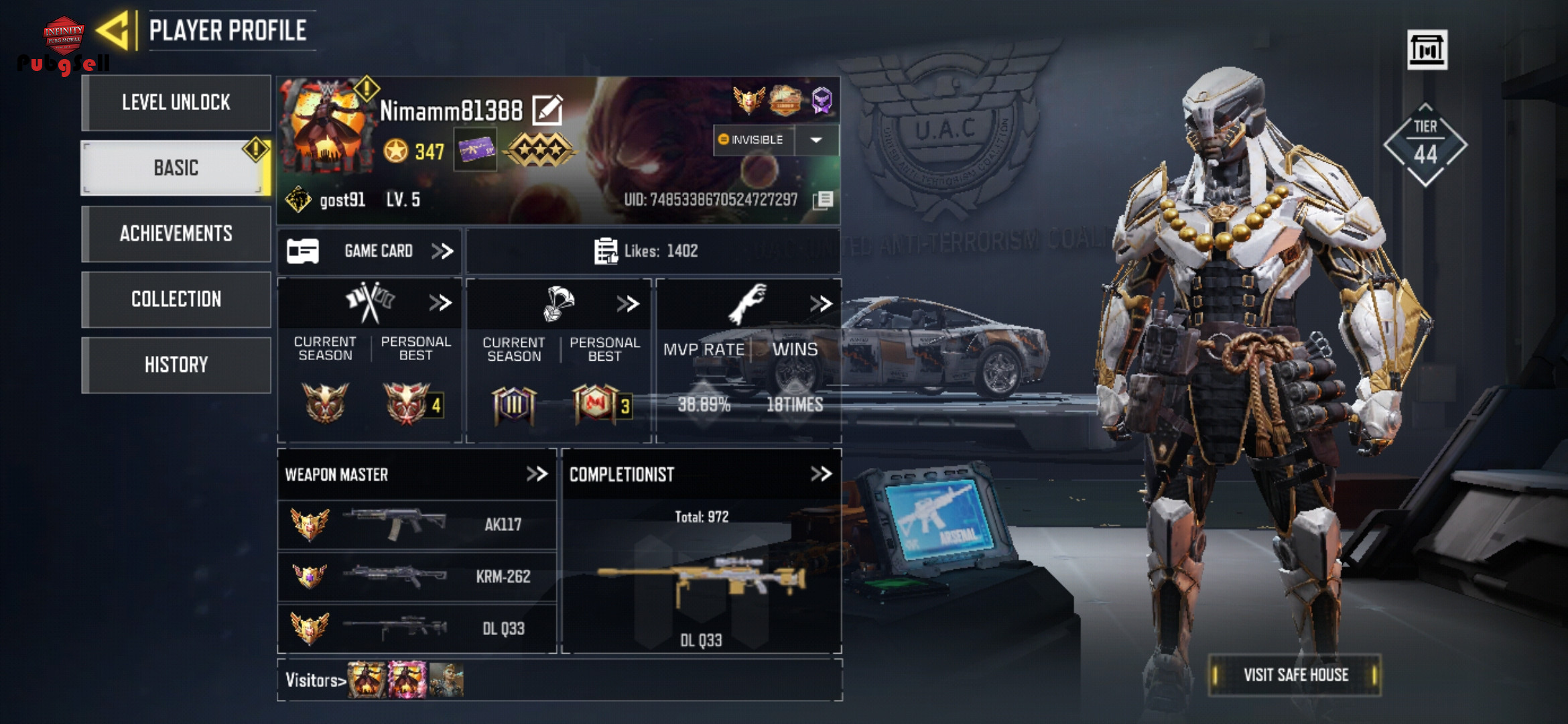Viewport: 1568px width, 724px height.
Task: Select the AK117 weapon master row
Action: tap(417, 524)
